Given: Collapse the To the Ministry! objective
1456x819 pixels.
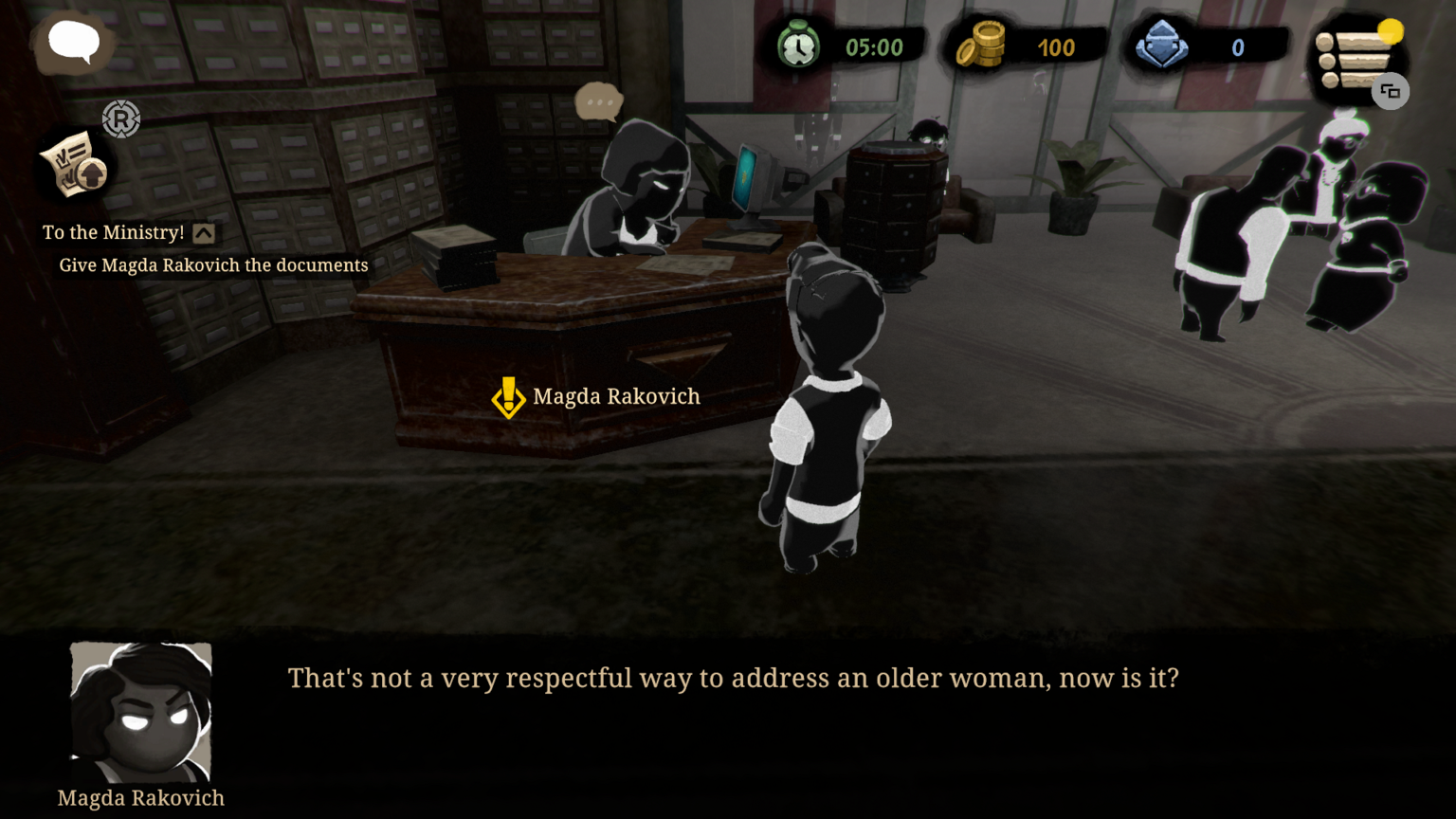Looking at the screenshot, I should pyautogui.click(x=204, y=233).
